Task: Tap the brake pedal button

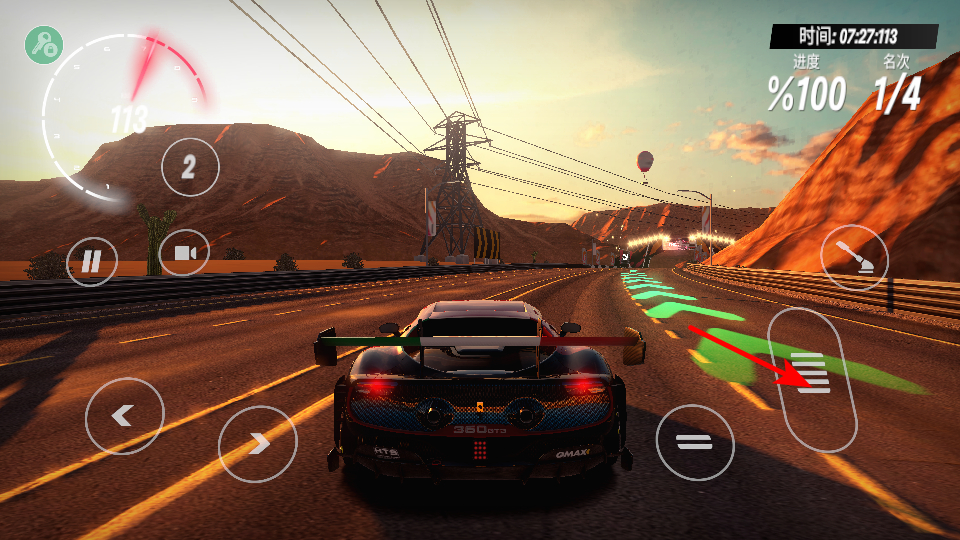Action: pos(695,442)
